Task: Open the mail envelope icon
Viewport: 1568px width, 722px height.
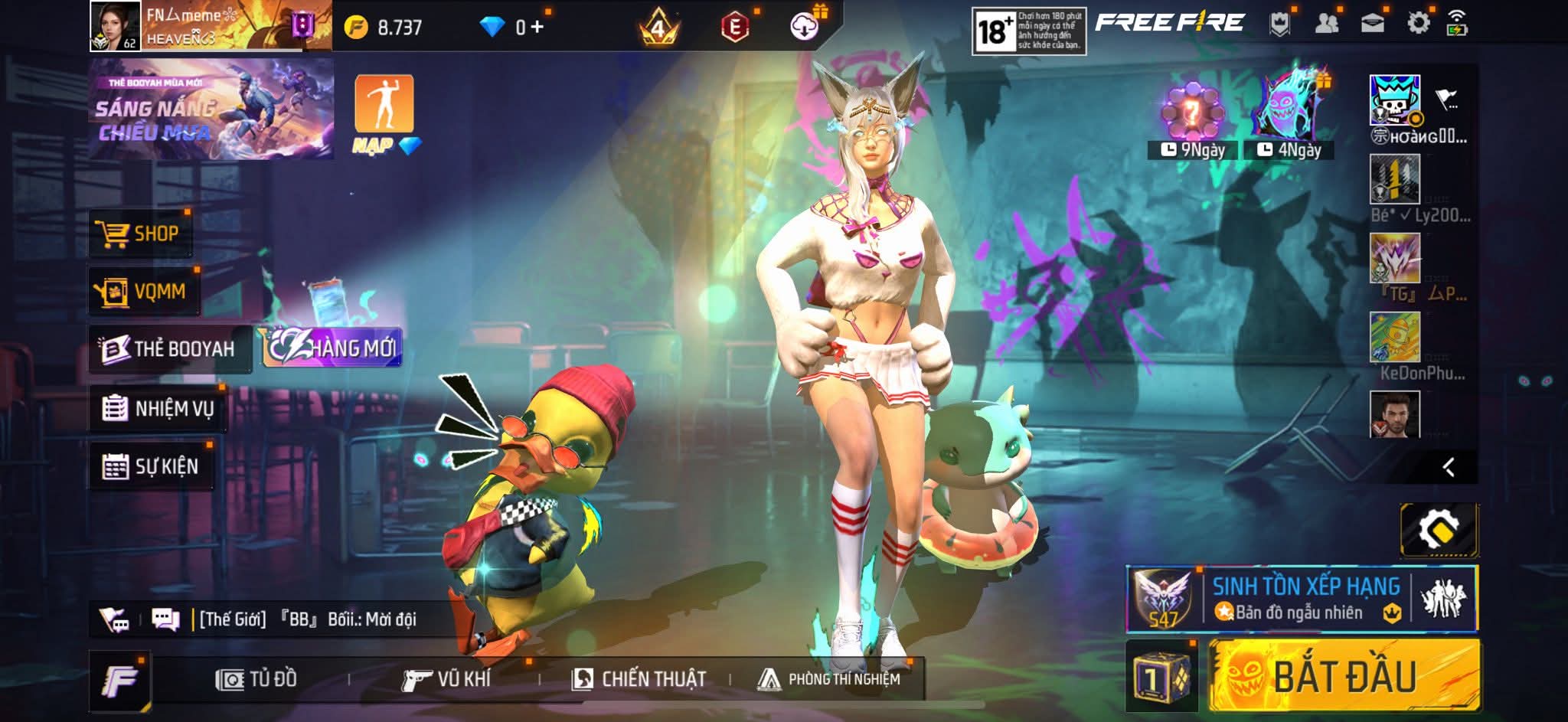Action: [1372, 24]
